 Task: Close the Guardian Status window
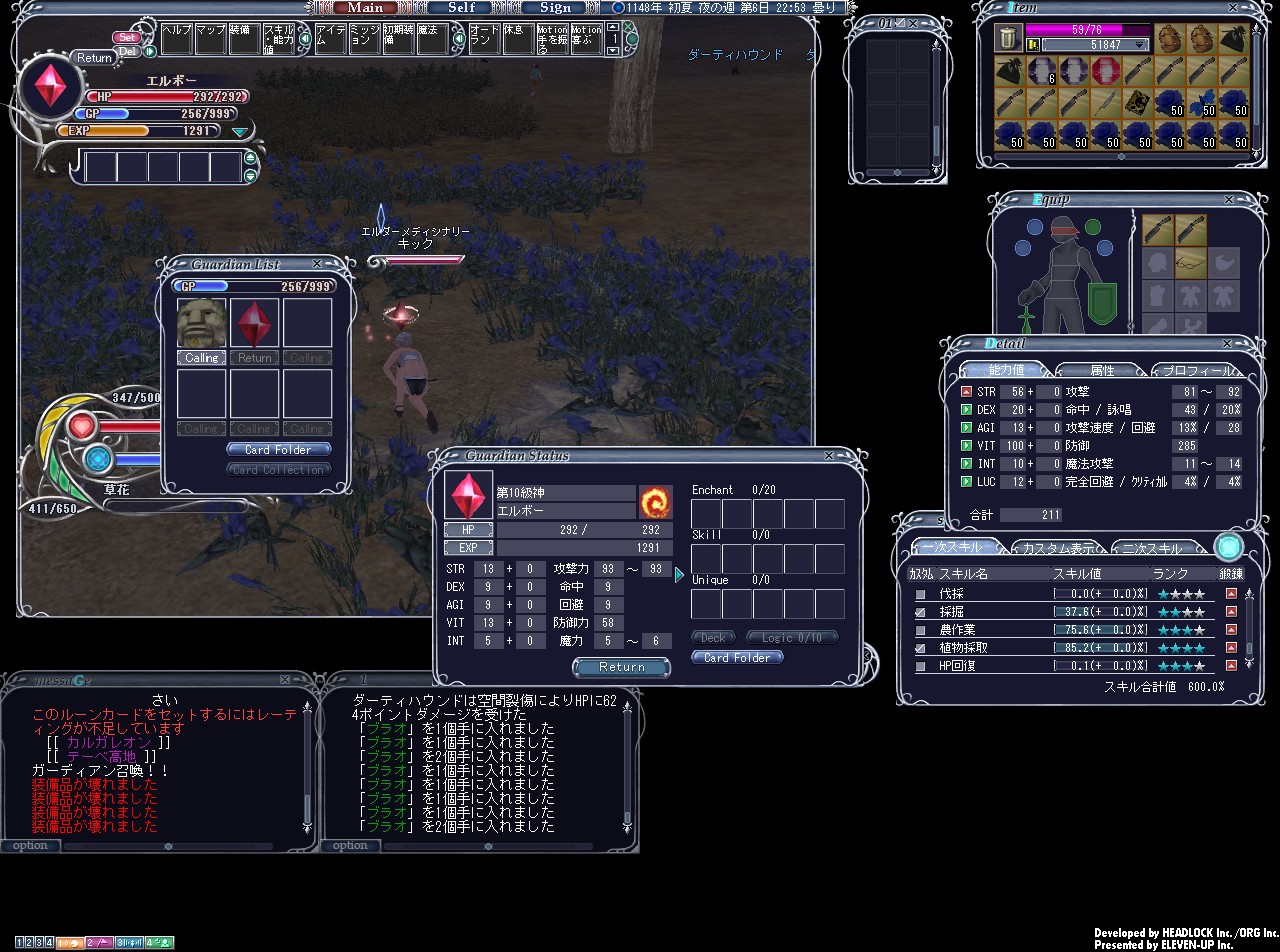coord(828,456)
